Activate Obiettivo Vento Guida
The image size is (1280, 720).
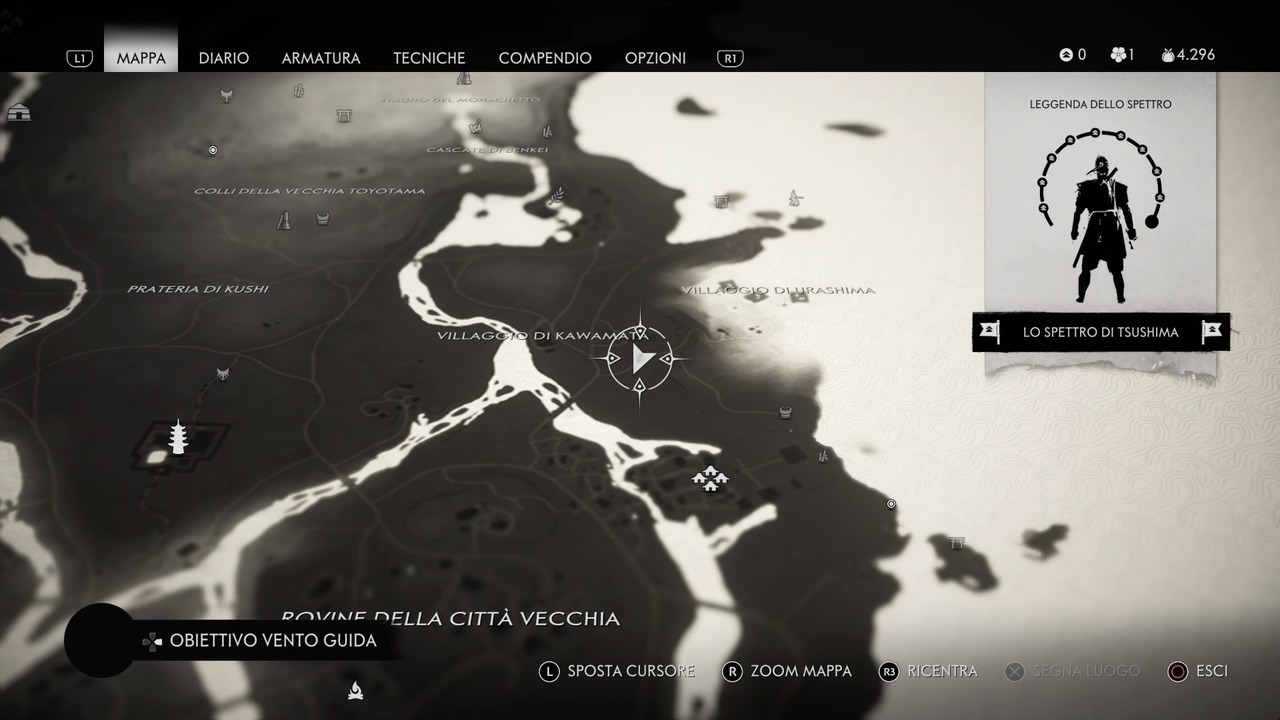(272, 641)
